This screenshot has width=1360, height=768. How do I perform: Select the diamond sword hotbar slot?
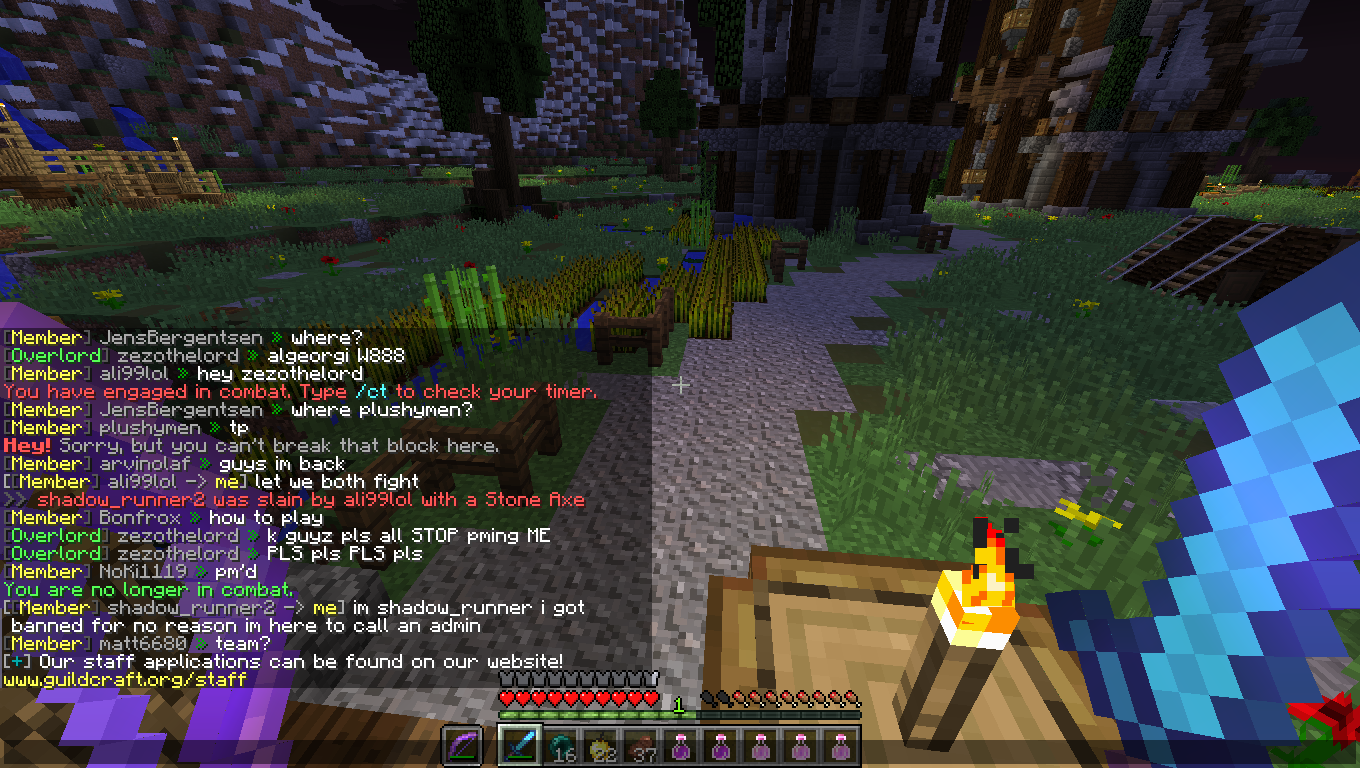click(520, 746)
